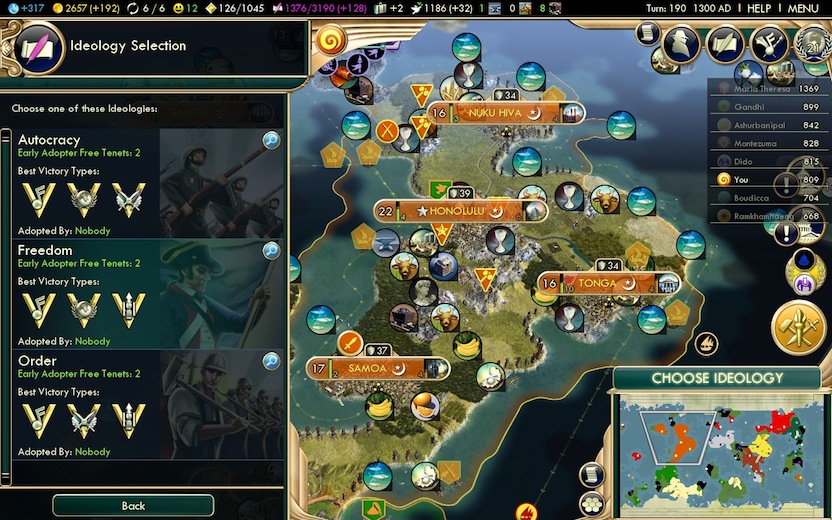Viewport: 832px width, 520px height.
Task: Open the diplomacy overview globe button
Action: point(811,43)
